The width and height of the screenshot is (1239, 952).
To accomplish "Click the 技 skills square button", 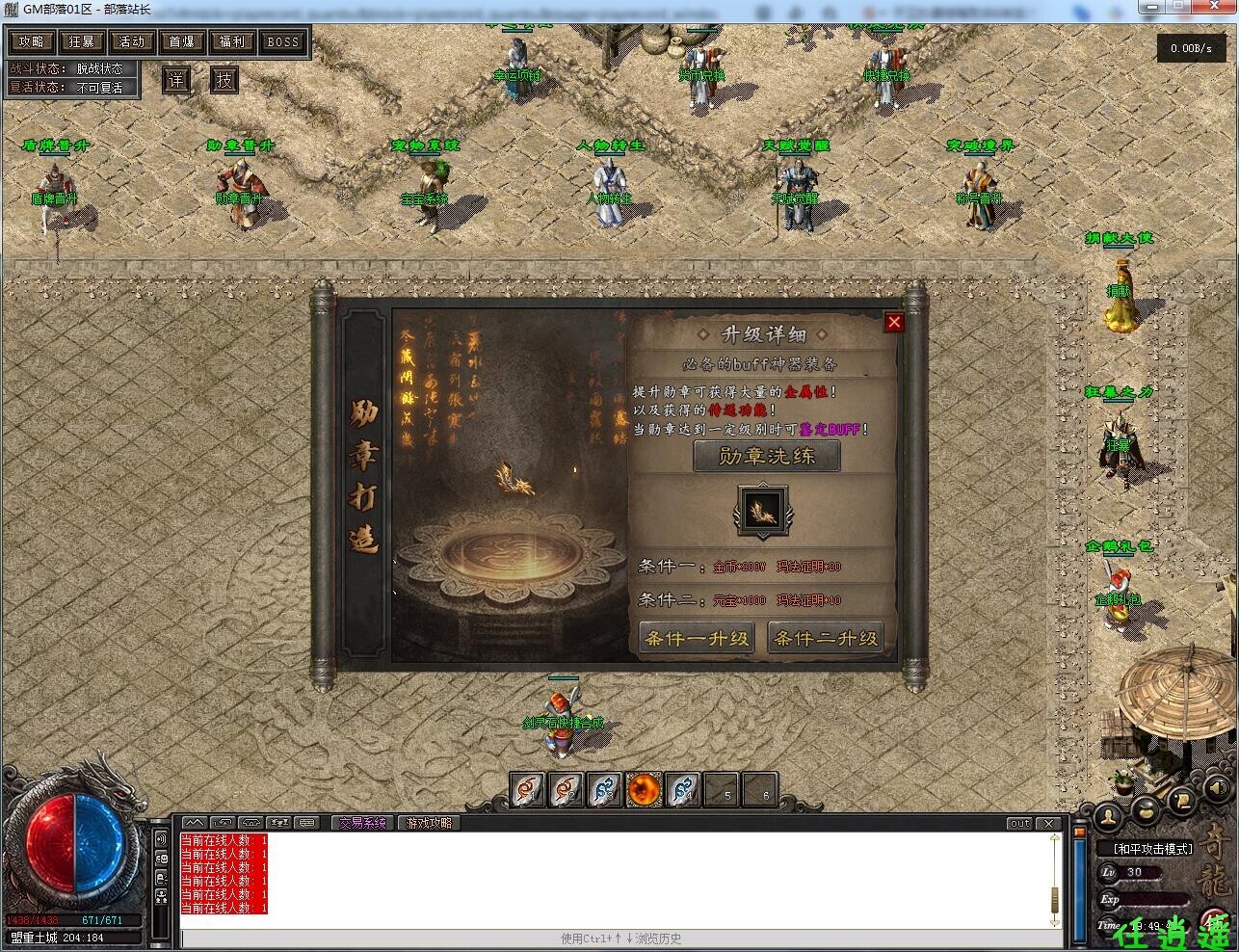I will coord(224,80).
